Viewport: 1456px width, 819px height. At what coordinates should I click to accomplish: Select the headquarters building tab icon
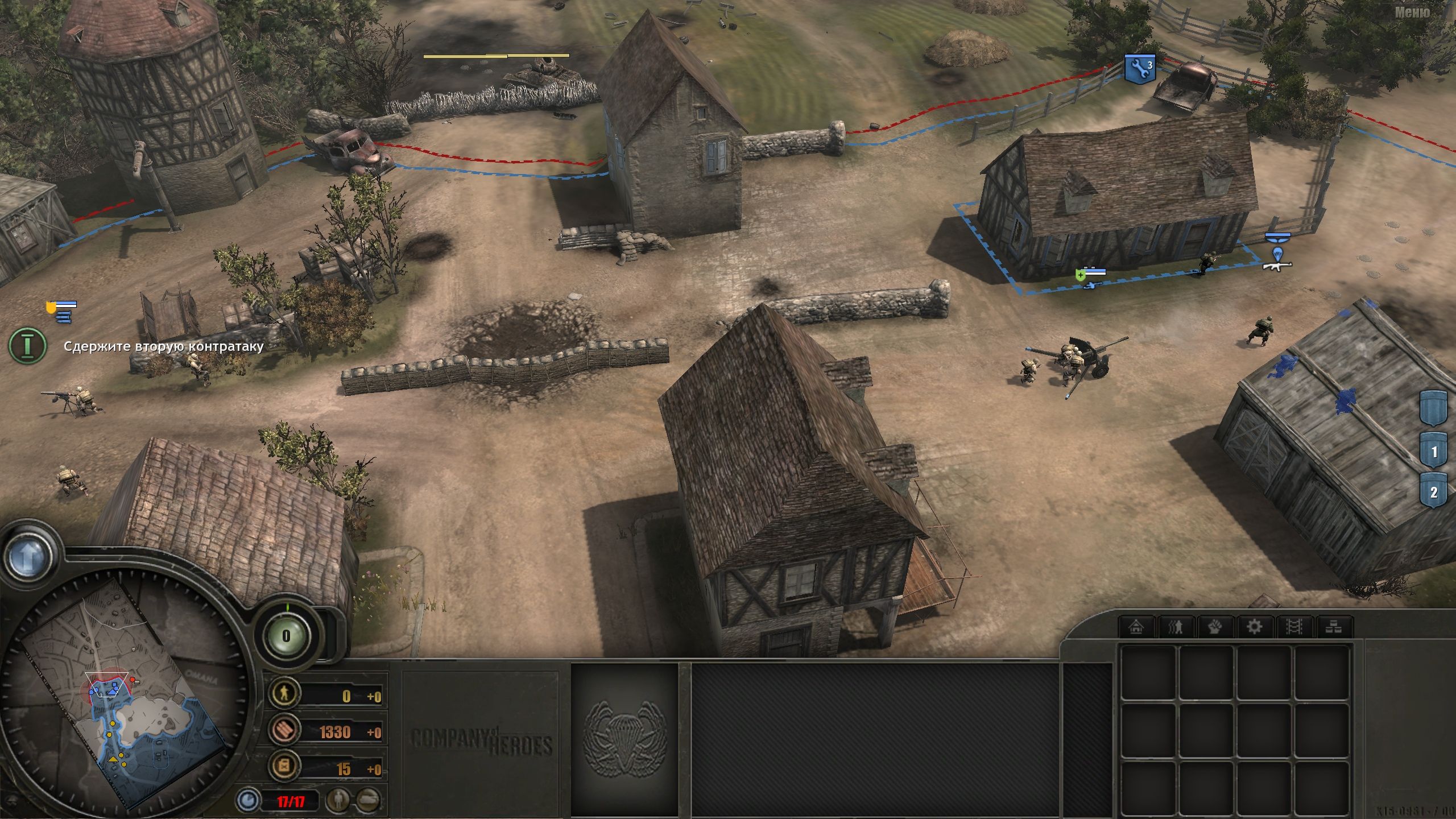1135,627
